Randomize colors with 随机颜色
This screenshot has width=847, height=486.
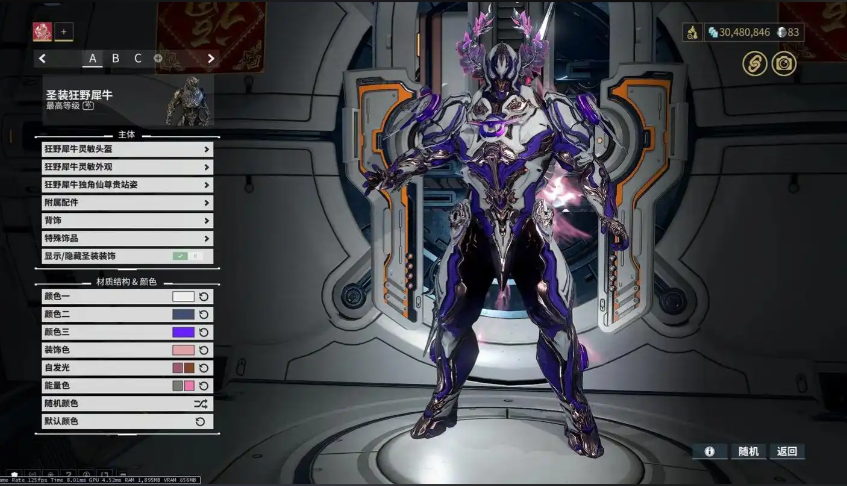[200, 404]
